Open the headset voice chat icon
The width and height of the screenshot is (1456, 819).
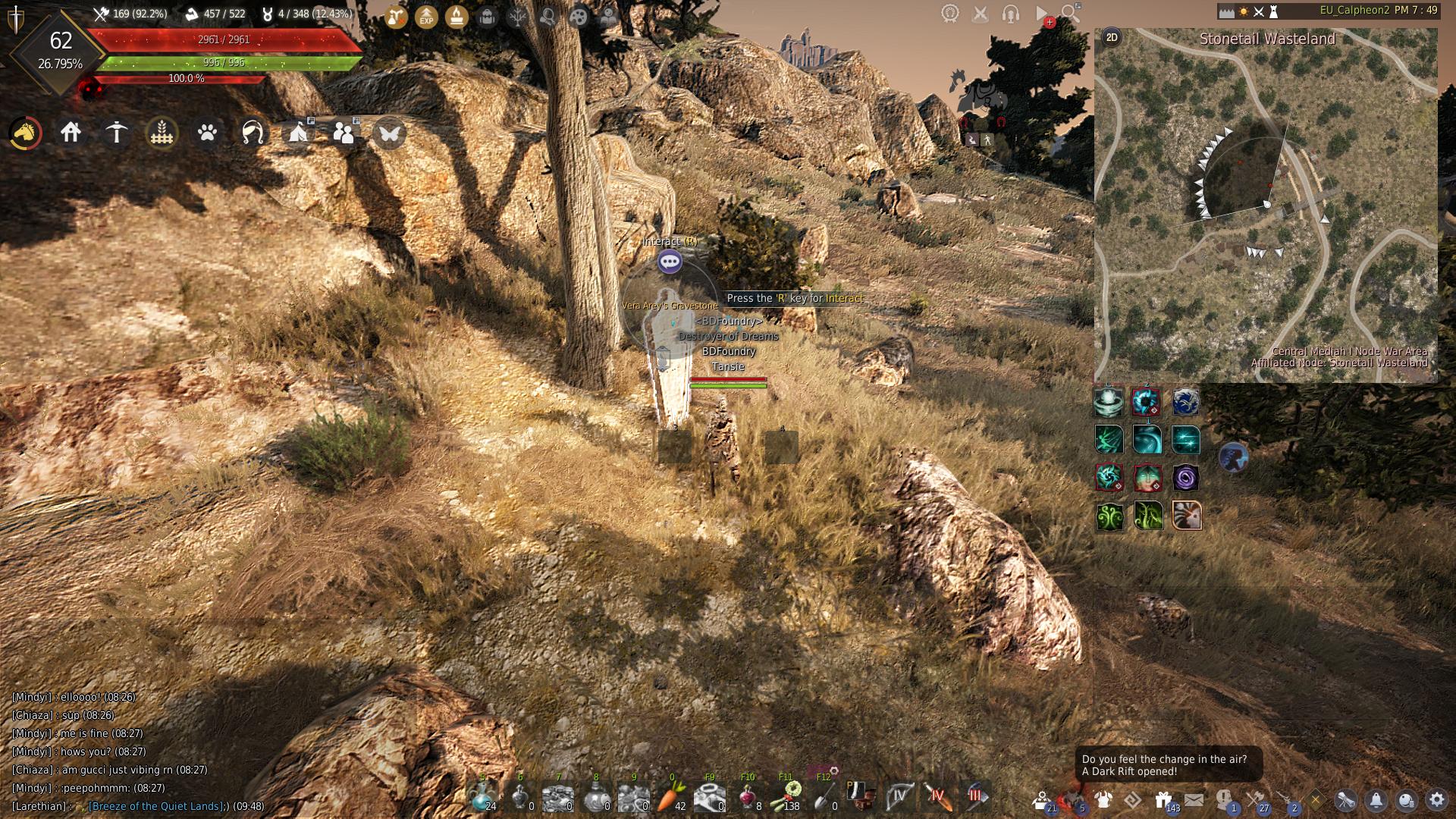click(1010, 13)
